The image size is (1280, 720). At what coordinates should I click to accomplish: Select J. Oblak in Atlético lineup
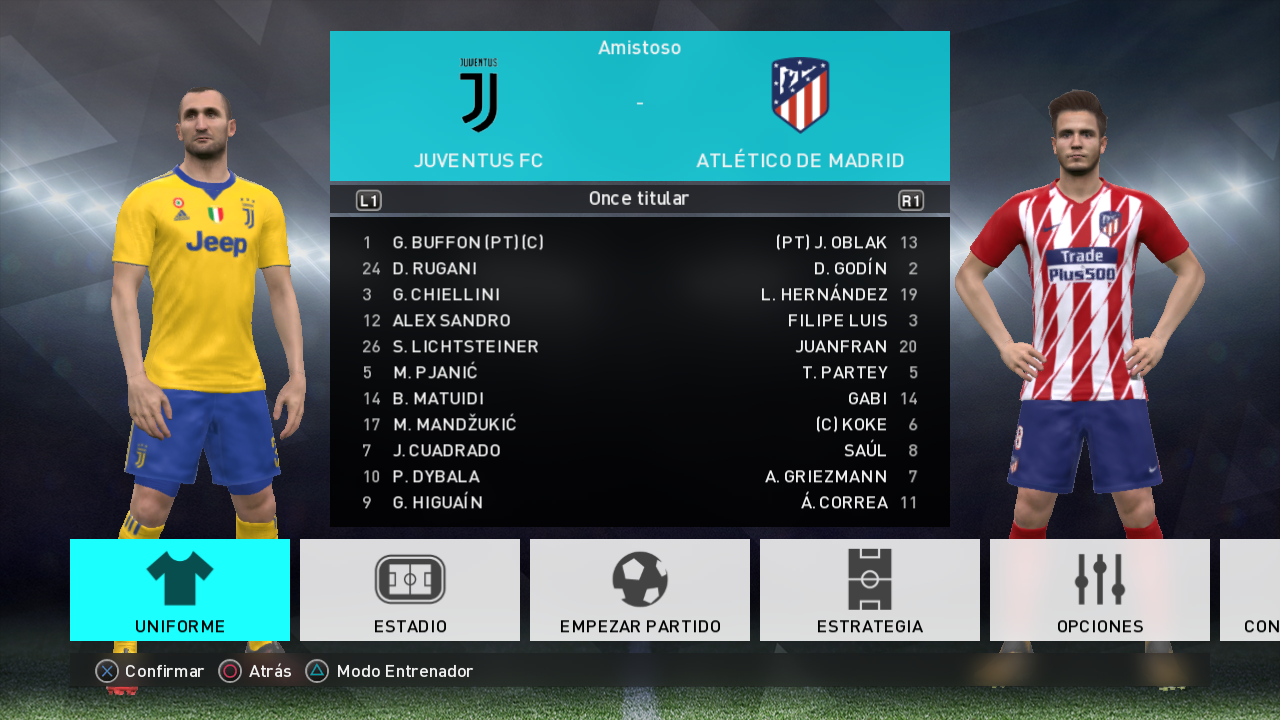coord(832,243)
